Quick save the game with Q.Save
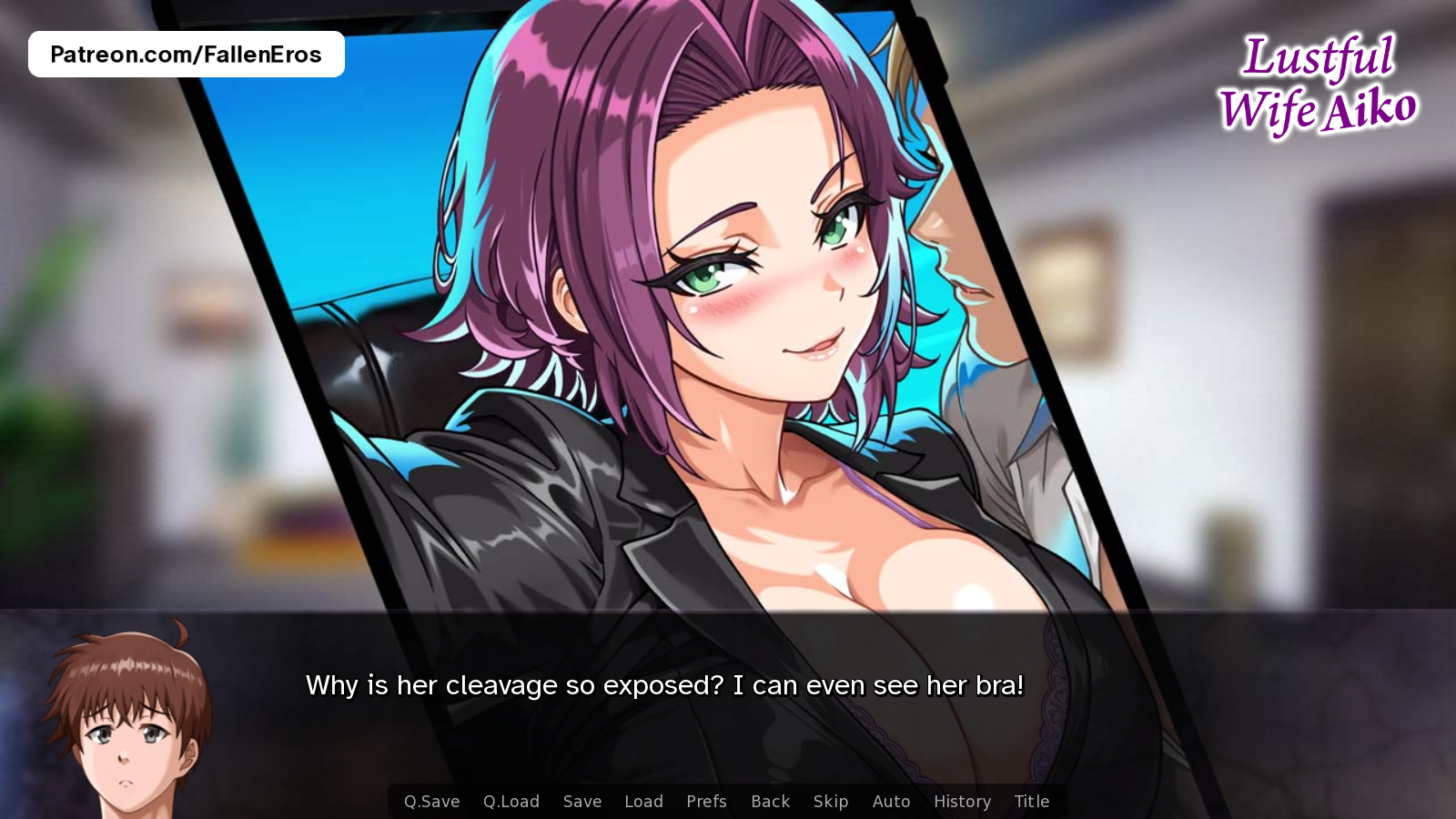1456x819 pixels. 431,802
